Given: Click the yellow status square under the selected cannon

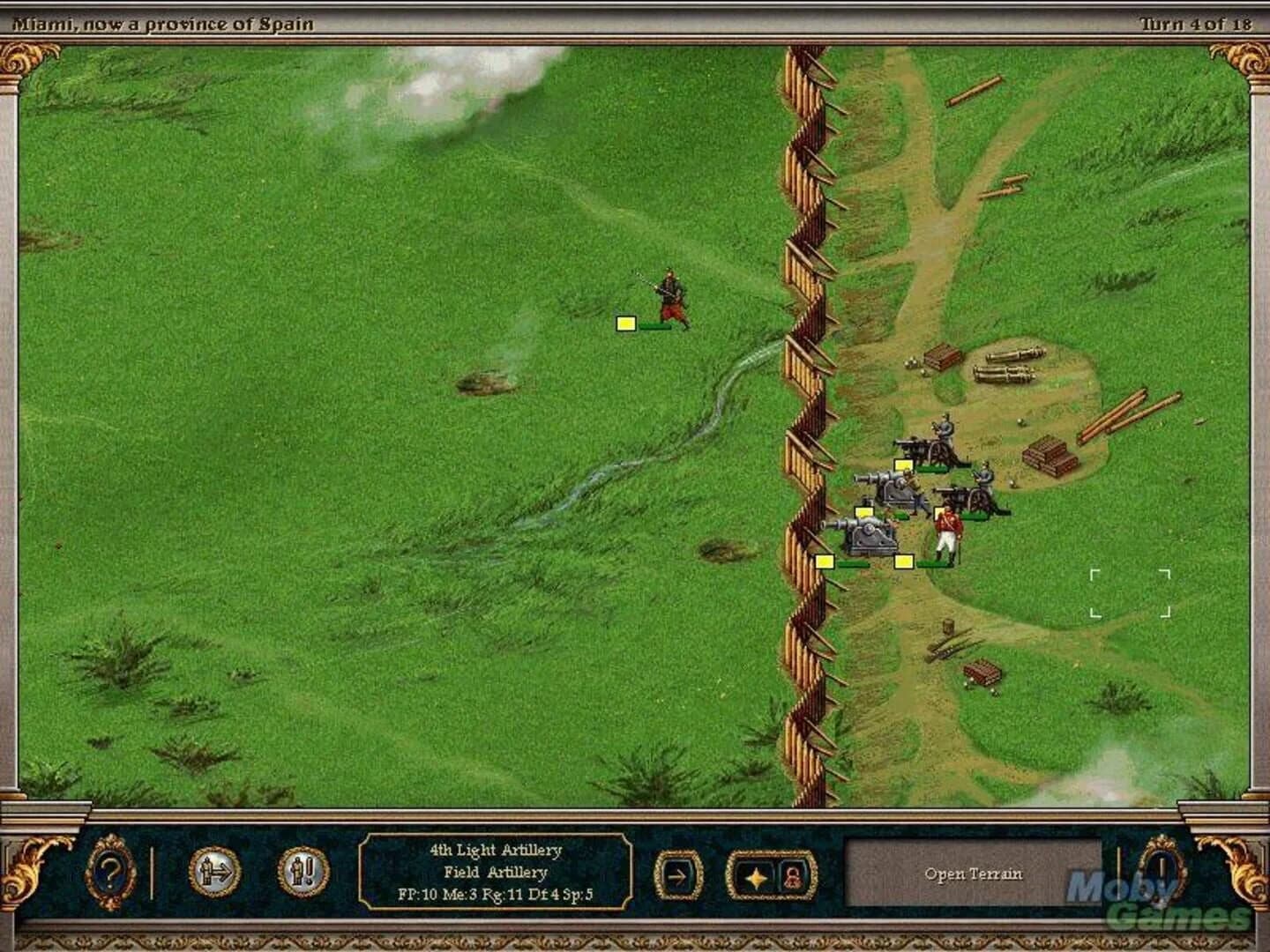Looking at the screenshot, I should 825,562.
